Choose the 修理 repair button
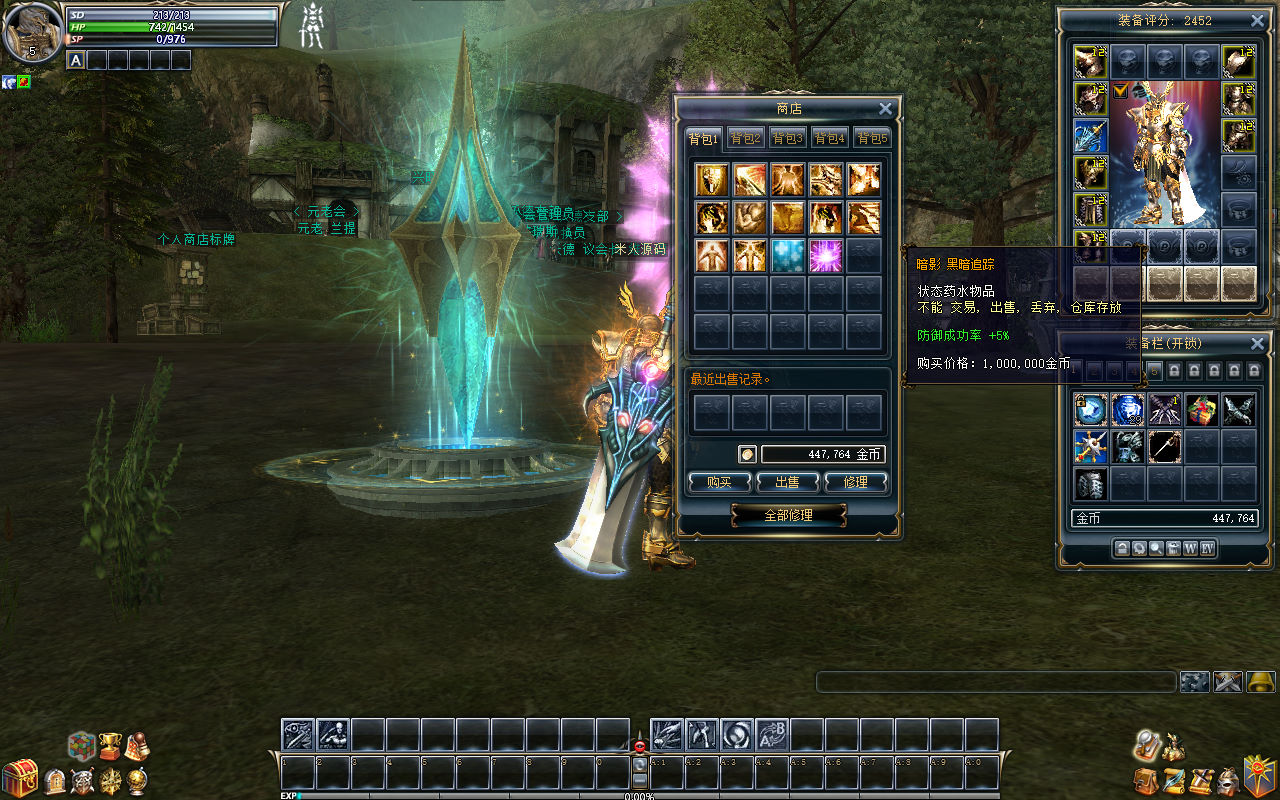The width and height of the screenshot is (1280, 800). 856,482
